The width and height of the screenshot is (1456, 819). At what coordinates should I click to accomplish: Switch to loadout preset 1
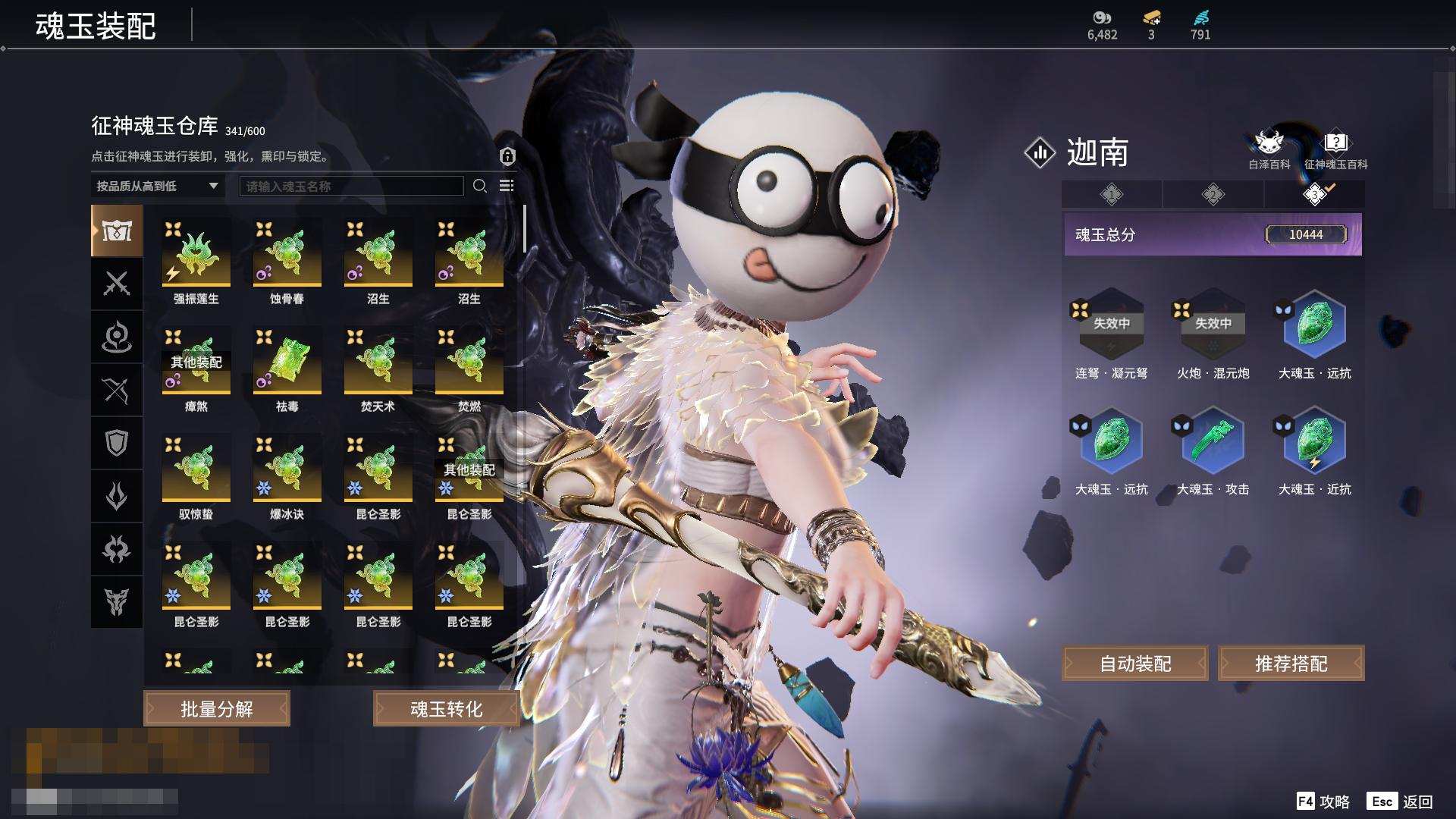click(1112, 195)
